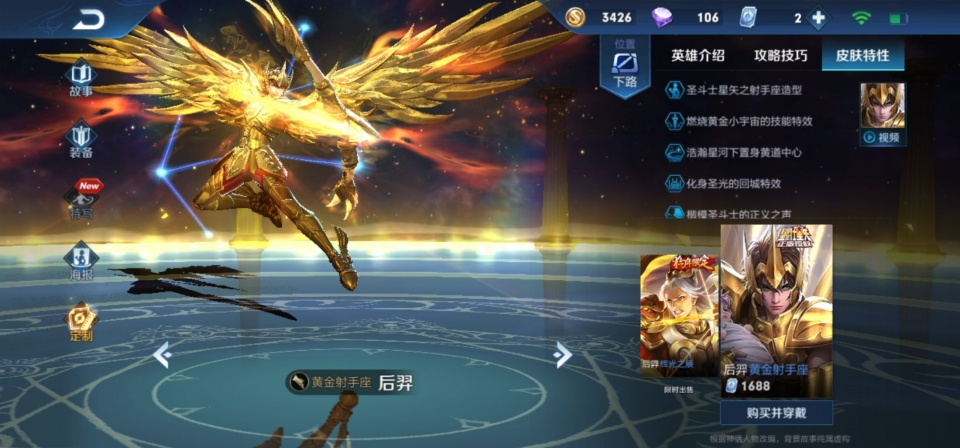Select the 黄金射手座 skin card

click(776, 310)
